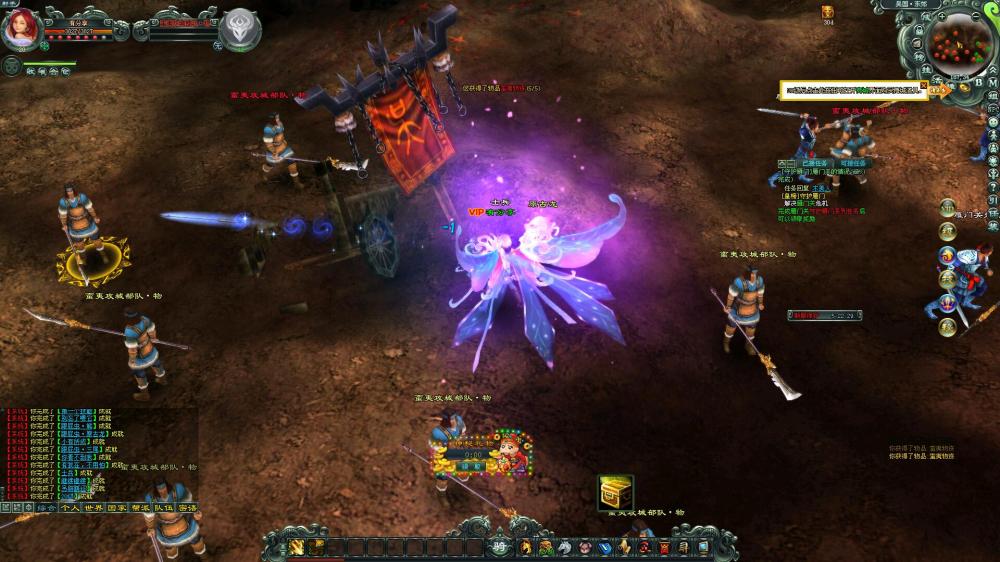Toggle the 骑 mount button
Viewport: 1000px width, 562px height.
coord(499,546)
